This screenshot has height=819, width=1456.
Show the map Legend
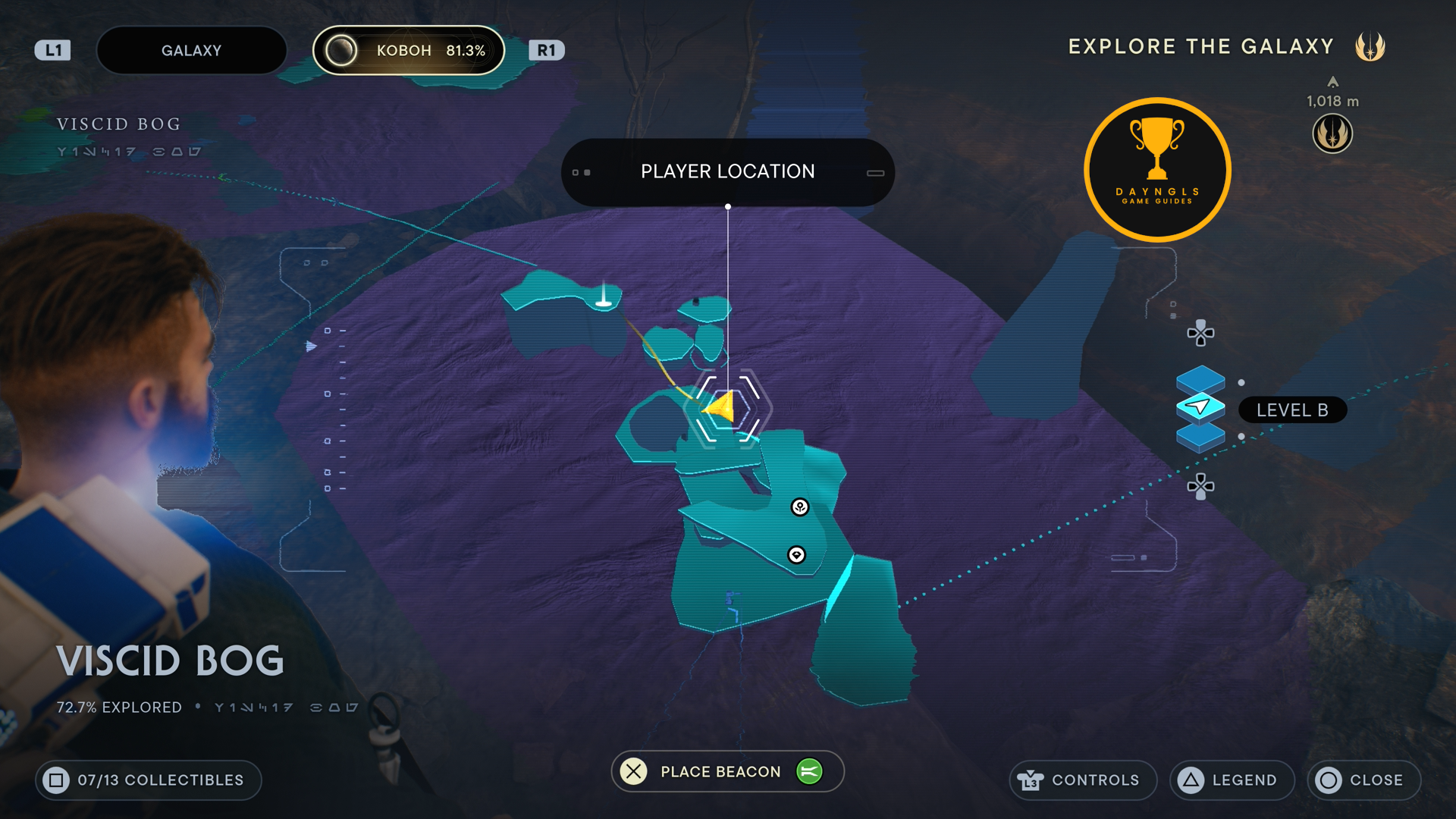click(1232, 780)
